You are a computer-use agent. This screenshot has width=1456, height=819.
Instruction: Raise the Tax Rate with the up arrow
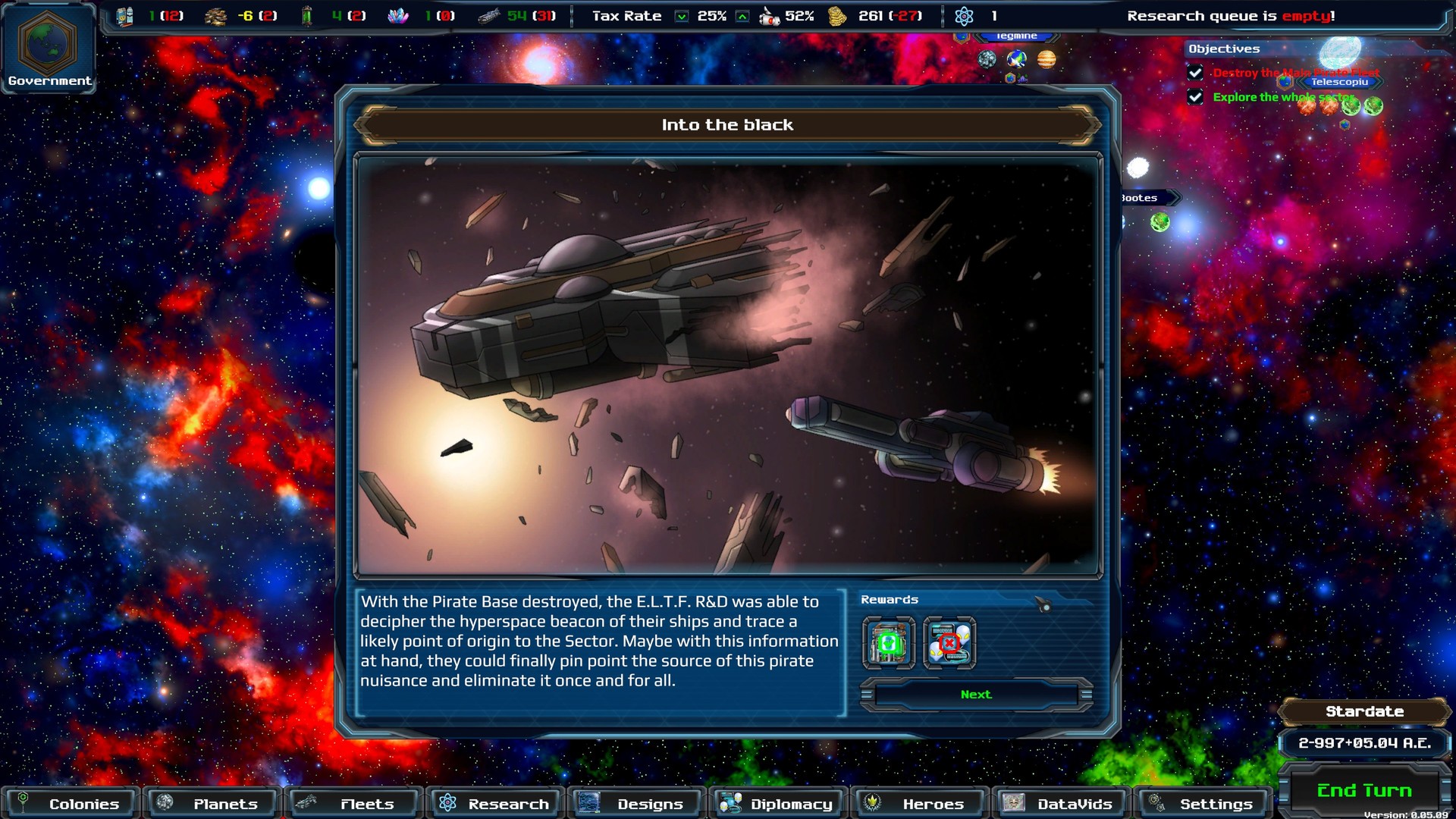tap(741, 15)
